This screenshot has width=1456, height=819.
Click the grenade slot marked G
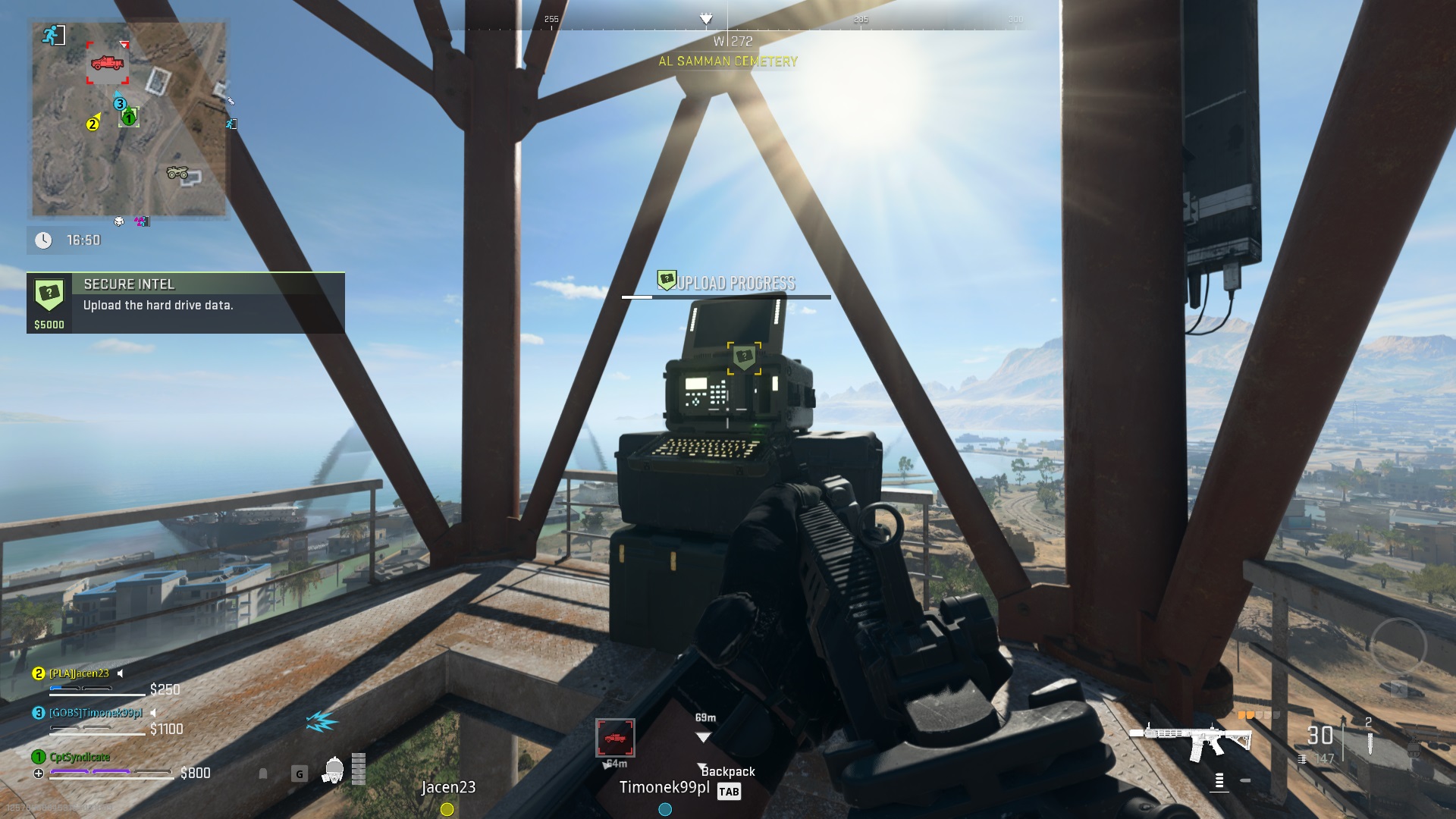pyautogui.click(x=298, y=772)
